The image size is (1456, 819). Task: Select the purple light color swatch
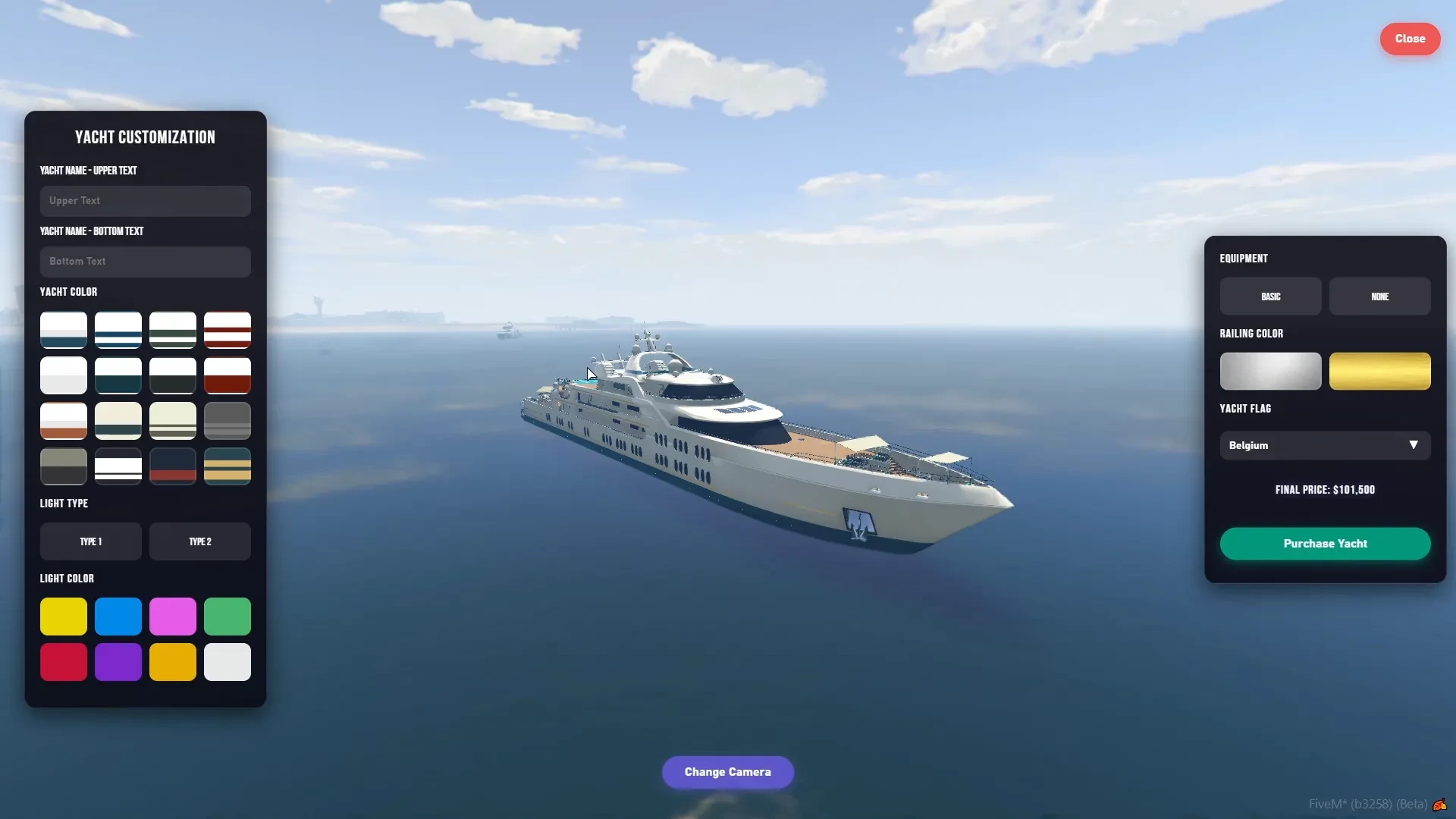click(118, 662)
